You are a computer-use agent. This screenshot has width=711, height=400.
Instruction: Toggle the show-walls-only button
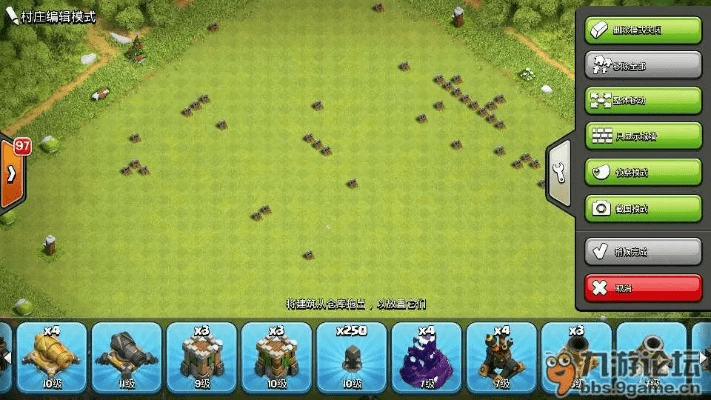643,136
